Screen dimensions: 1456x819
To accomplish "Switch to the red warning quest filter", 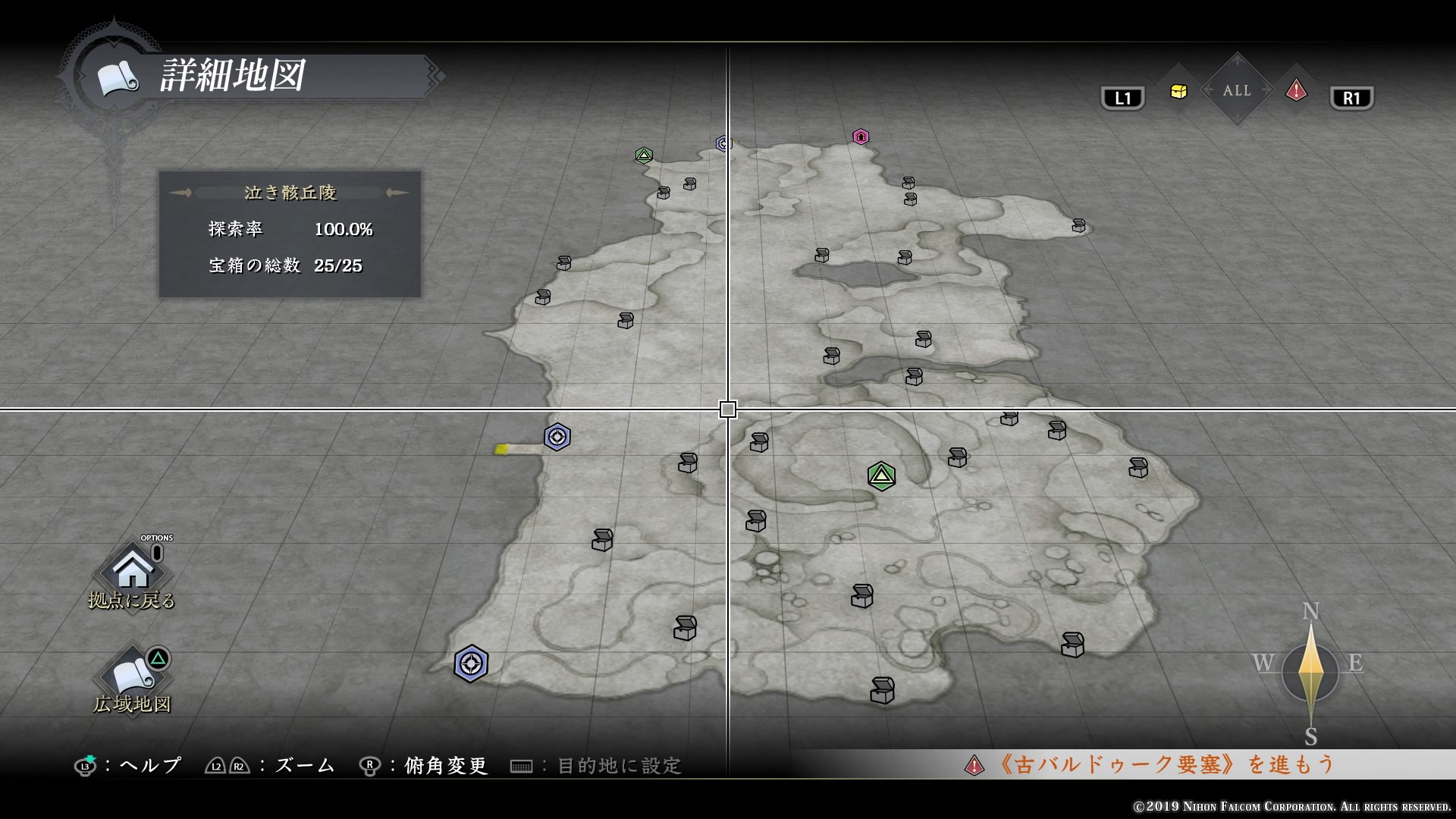I will pos(1296,92).
